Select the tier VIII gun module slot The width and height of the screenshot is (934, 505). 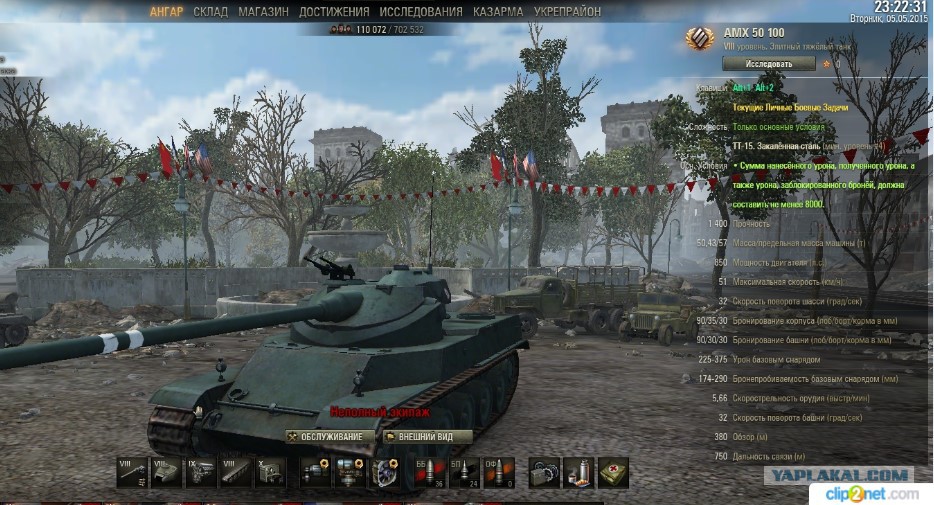point(132,471)
